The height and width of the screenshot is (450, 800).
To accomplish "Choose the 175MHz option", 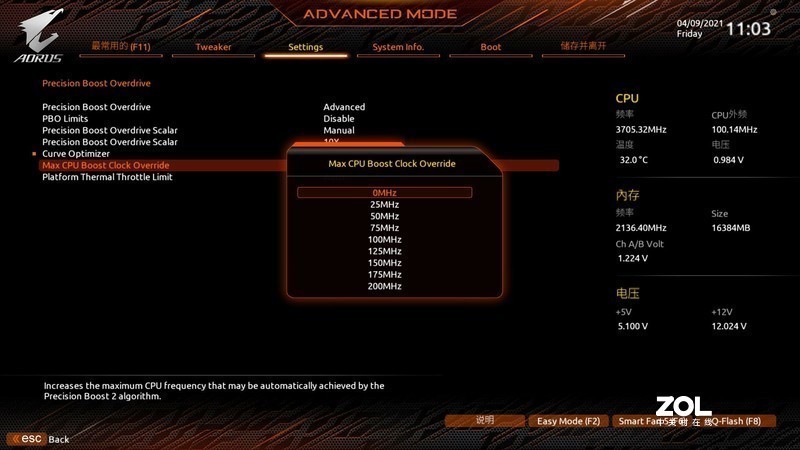I will pos(385,275).
